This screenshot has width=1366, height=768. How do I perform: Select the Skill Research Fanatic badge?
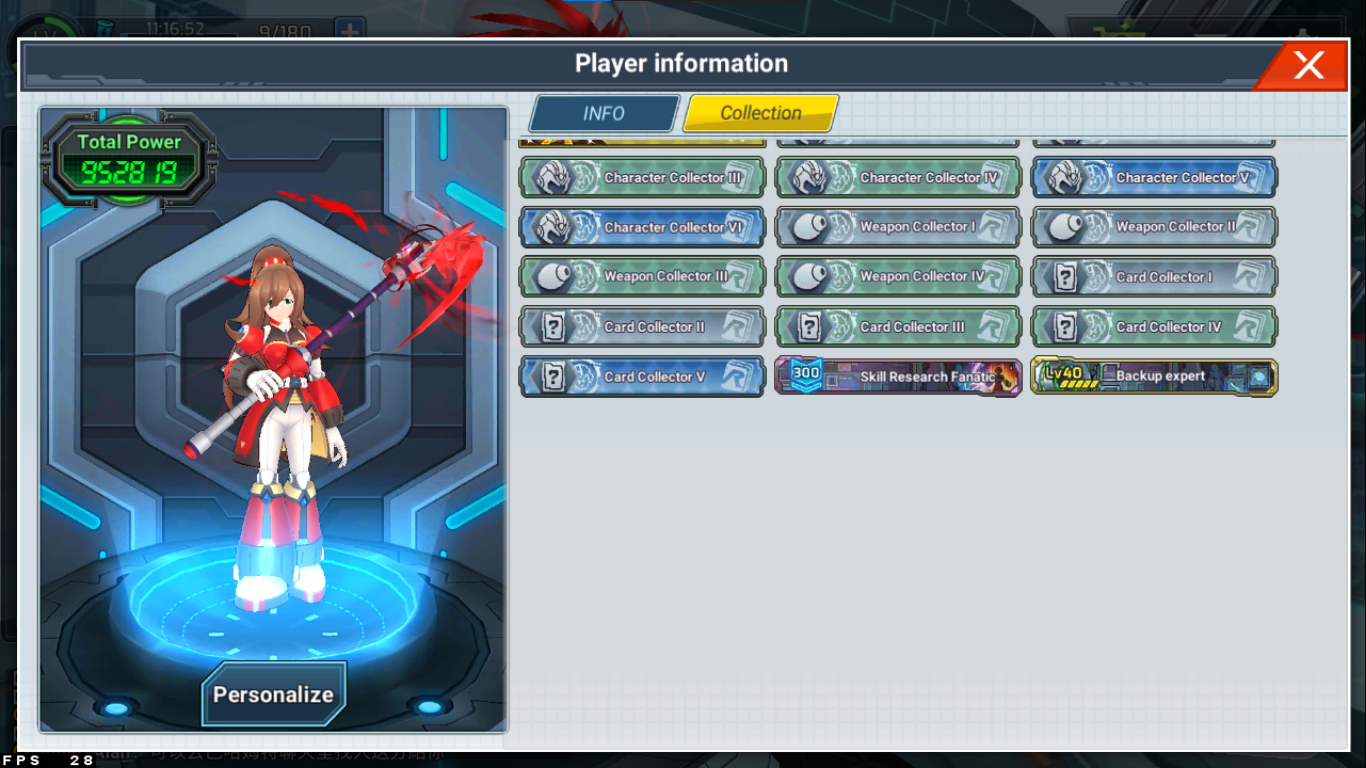[898, 377]
